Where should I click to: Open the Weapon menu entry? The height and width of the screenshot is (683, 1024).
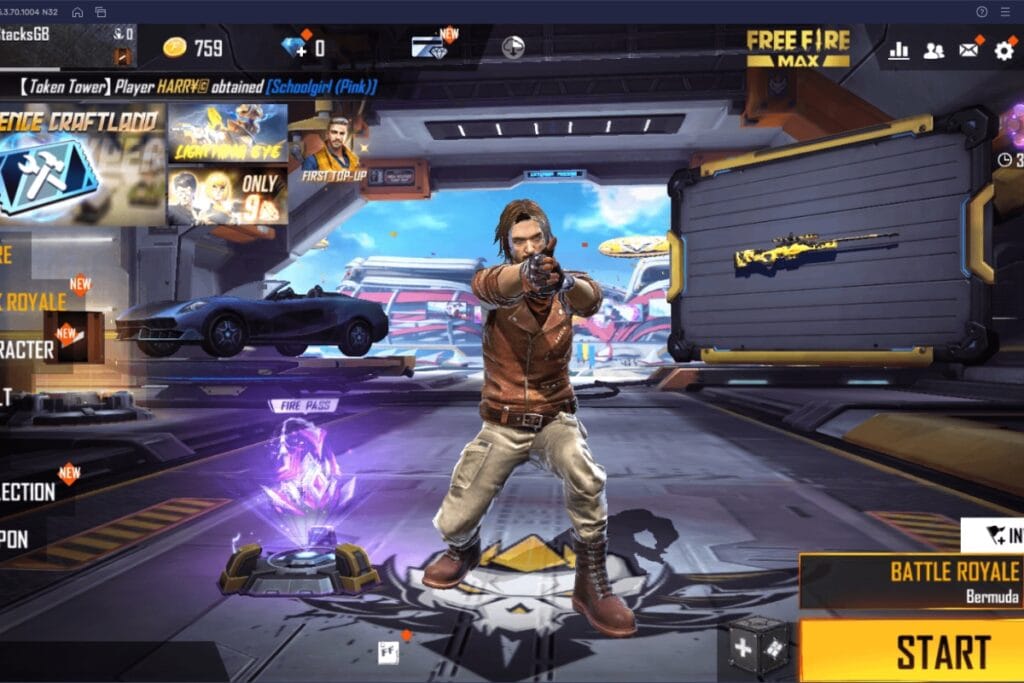pyautogui.click(x=16, y=540)
